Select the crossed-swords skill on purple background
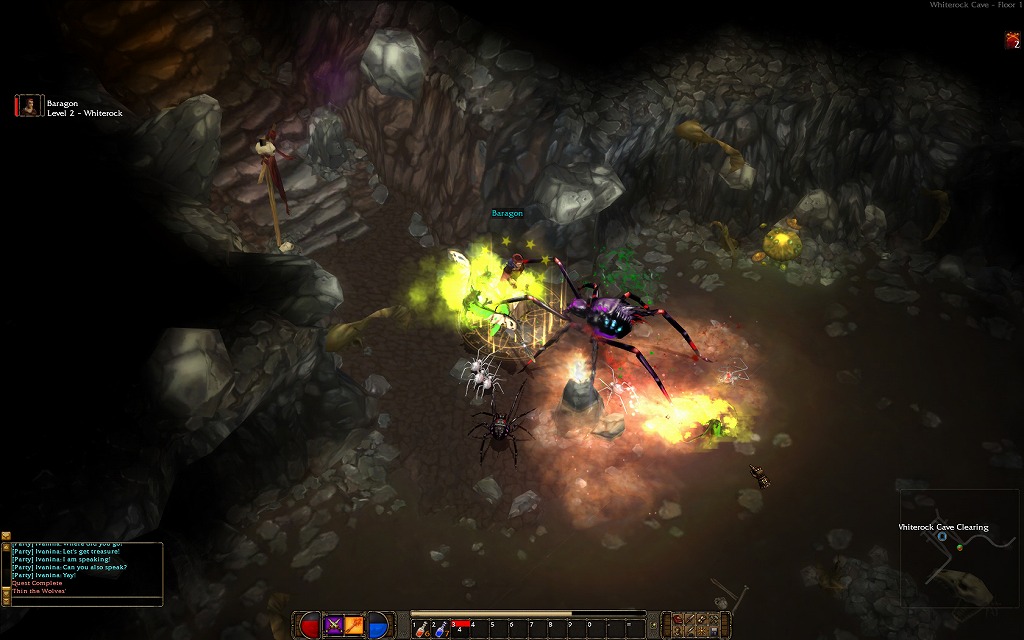1024x640 pixels. pyautogui.click(x=334, y=625)
